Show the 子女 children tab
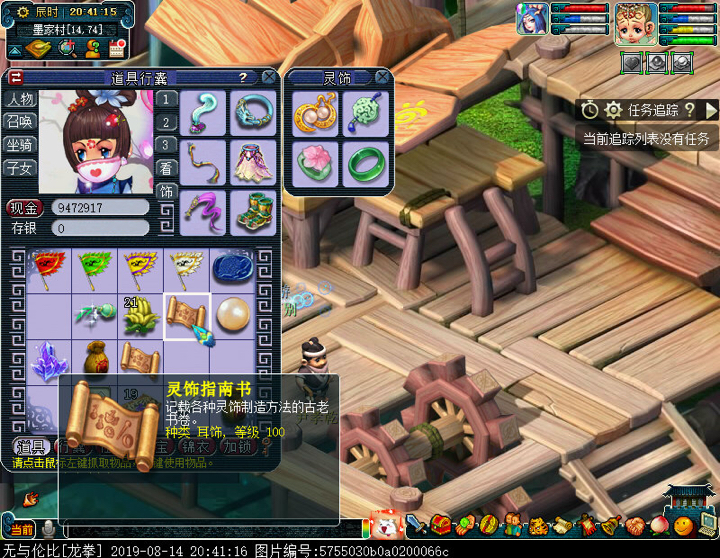Screen dimensions: 720x558 click(20, 168)
